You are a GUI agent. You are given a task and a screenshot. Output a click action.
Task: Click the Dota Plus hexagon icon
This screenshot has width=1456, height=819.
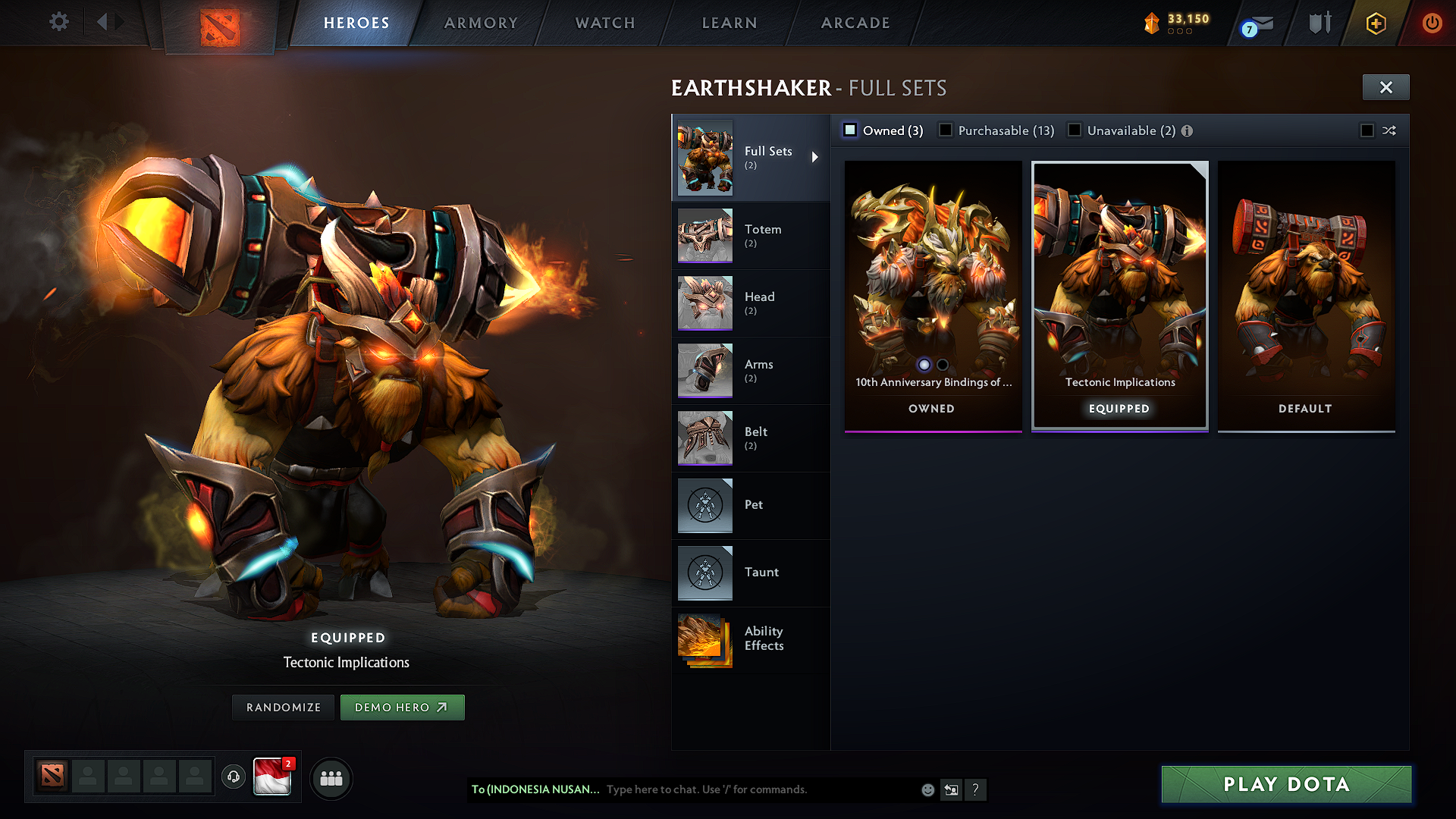(x=1375, y=23)
